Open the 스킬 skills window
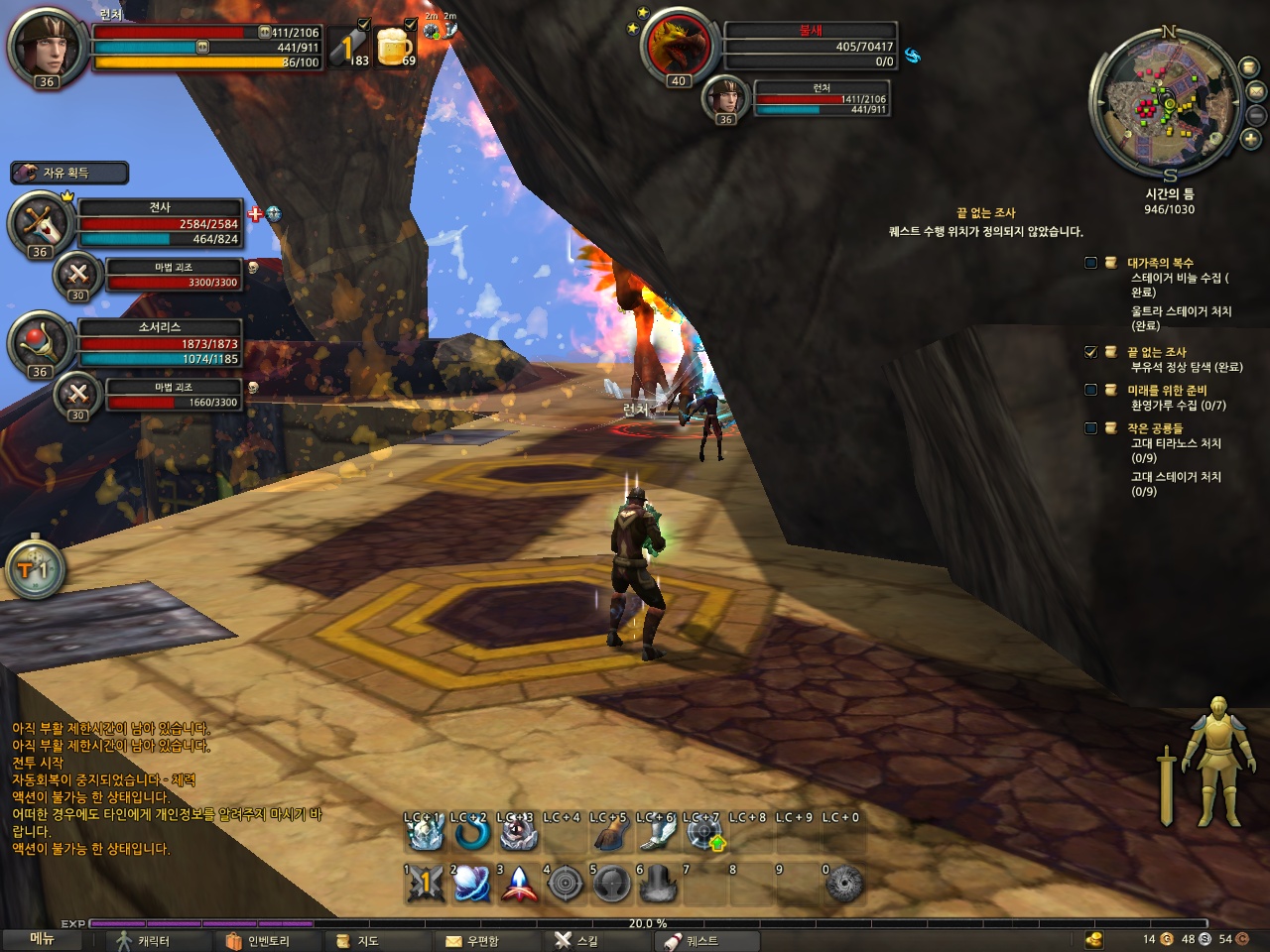The height and width of the screenshot is (952, 1270). [x=576, y=940]
